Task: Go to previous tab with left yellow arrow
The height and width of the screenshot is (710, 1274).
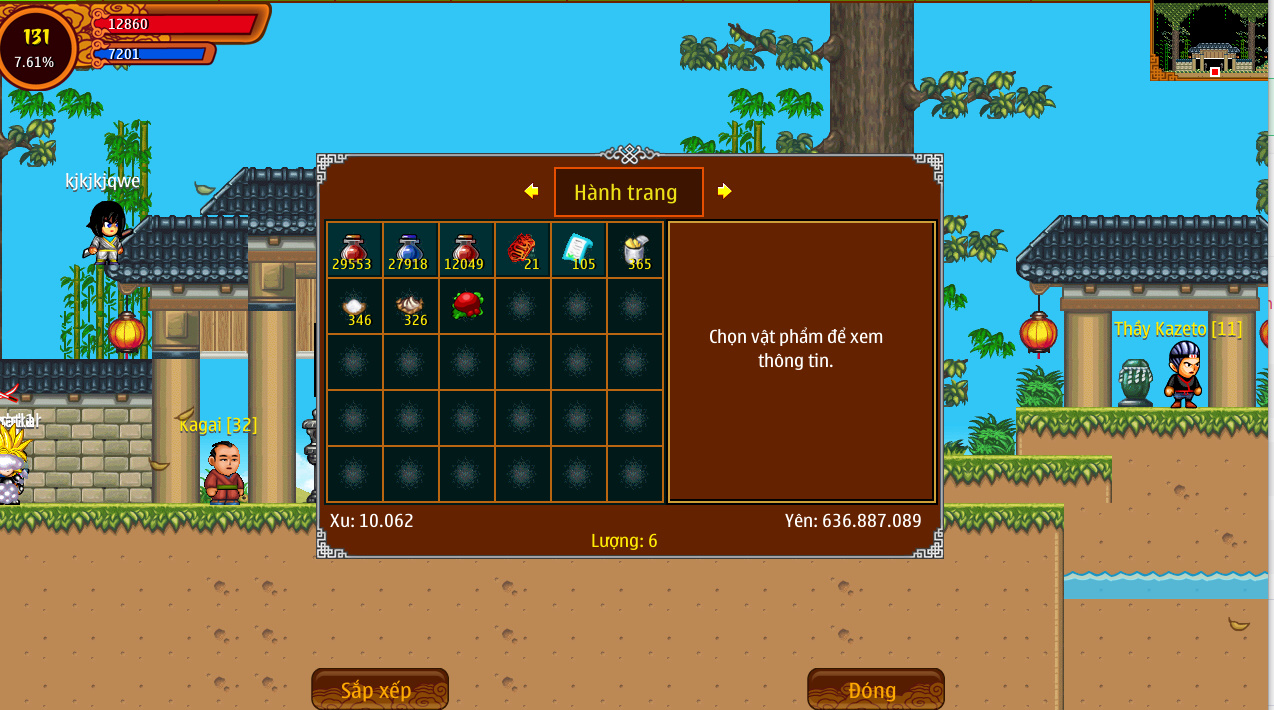Action: 531,191
